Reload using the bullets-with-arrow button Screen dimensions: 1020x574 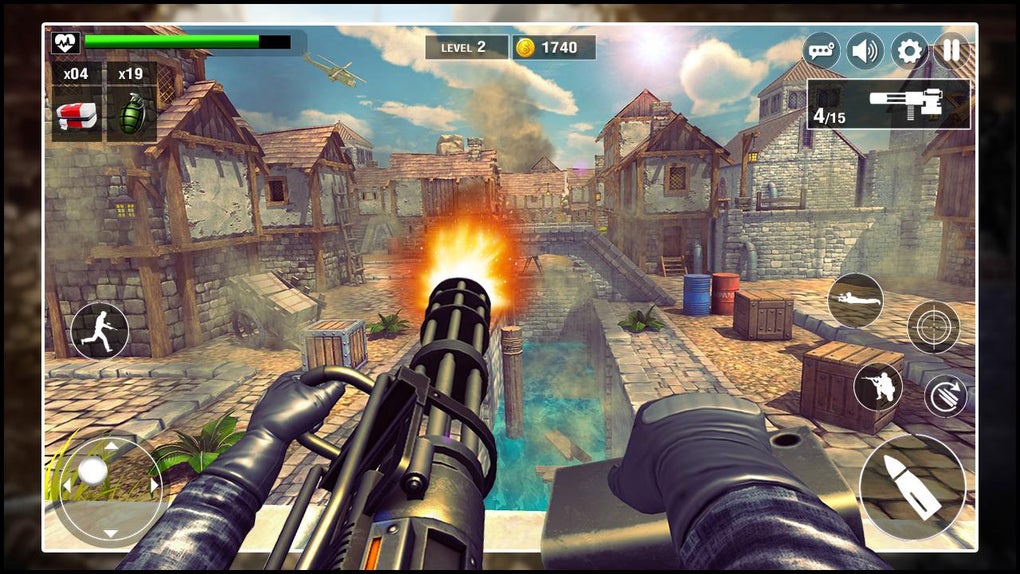pos(944,396)
